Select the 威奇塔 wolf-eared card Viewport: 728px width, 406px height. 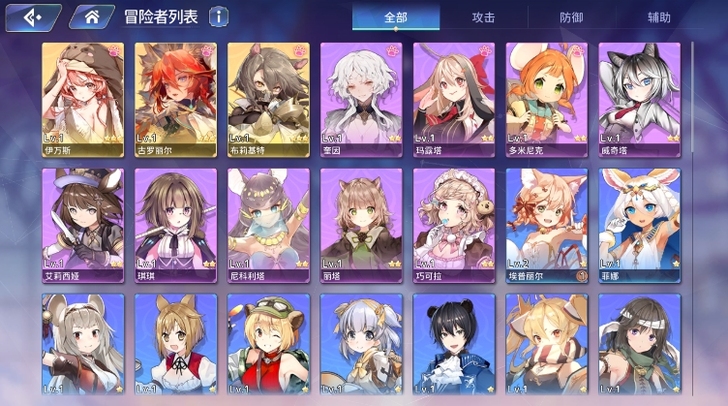coord(639,98)
